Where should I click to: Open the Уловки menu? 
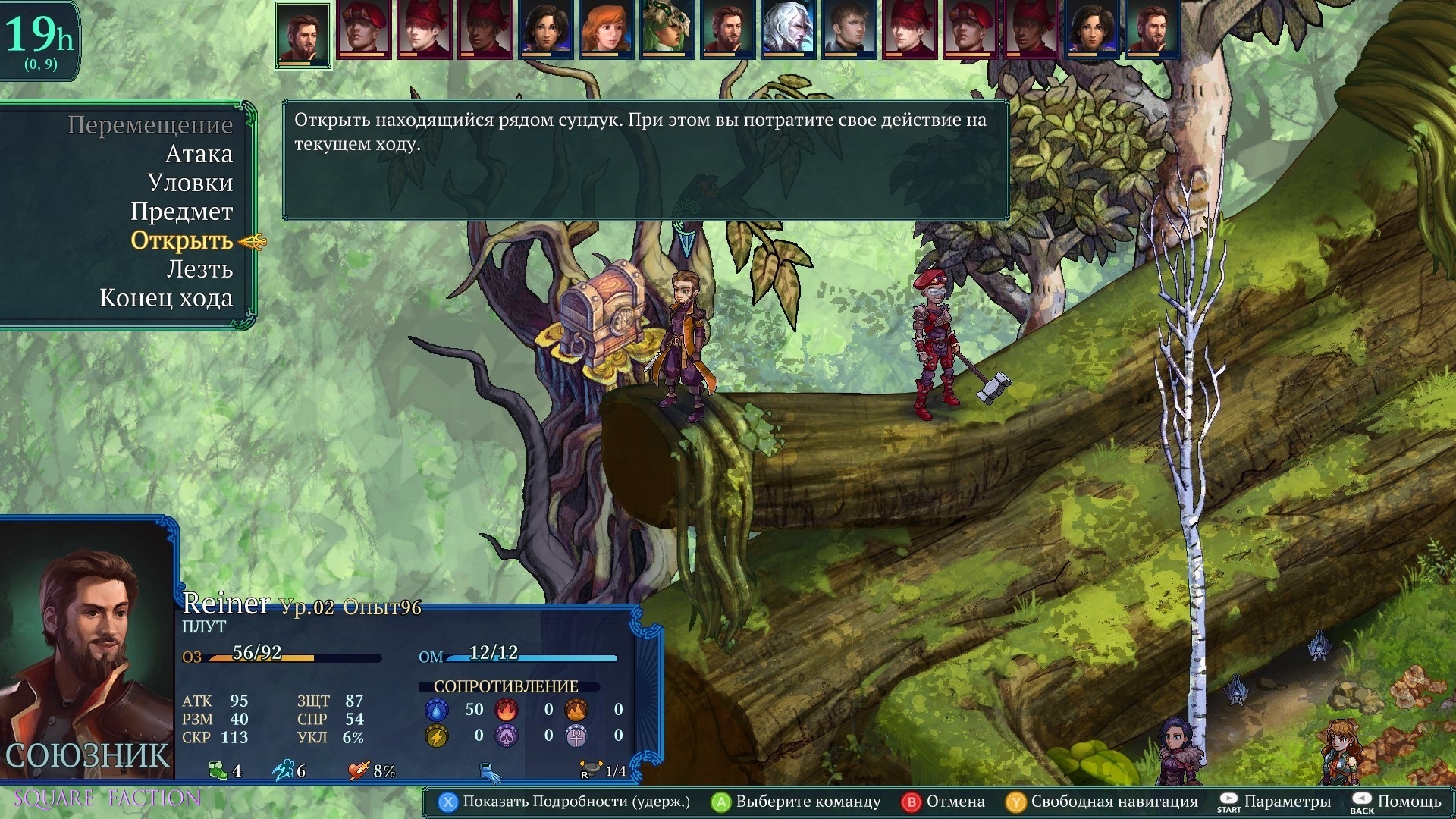[x=190, y=183]
